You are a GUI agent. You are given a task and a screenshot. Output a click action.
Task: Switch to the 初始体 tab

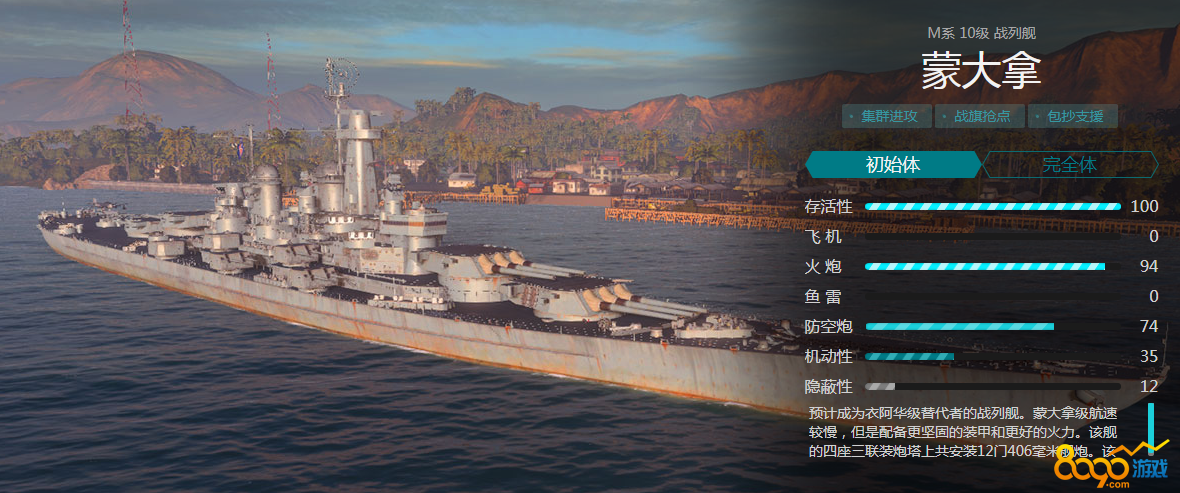pos(892,165)
